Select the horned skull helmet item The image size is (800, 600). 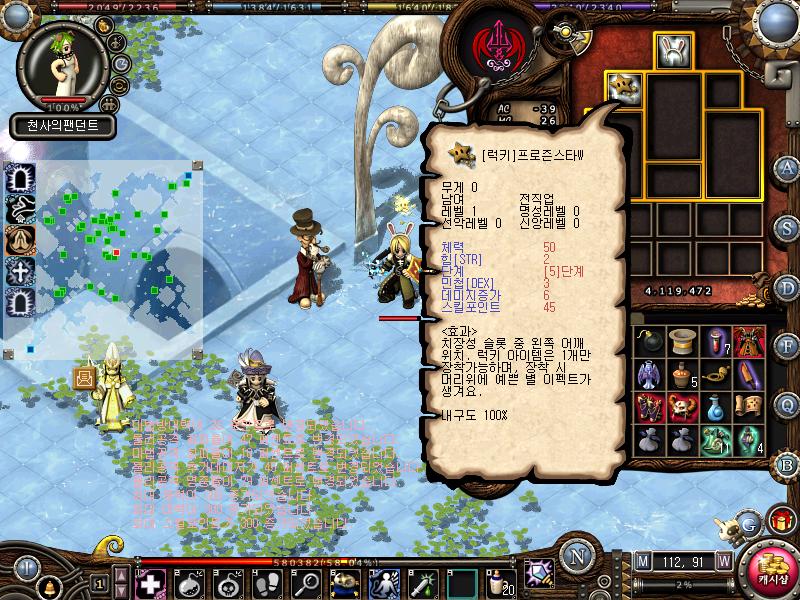(683, 408)
